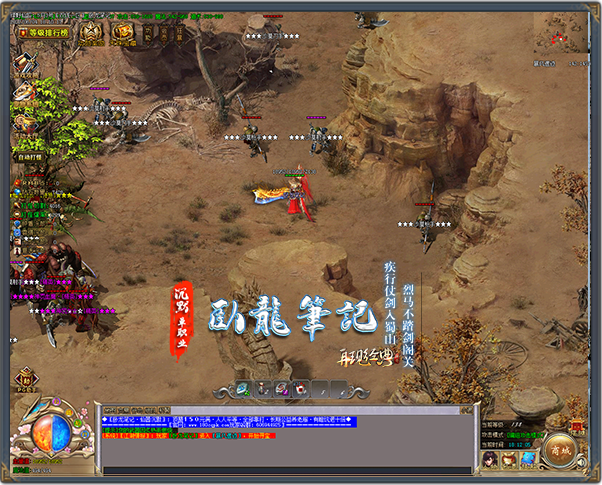
Task: Toggle the 自动打怪 auto-fight button
Action: (x=28, y=156)
